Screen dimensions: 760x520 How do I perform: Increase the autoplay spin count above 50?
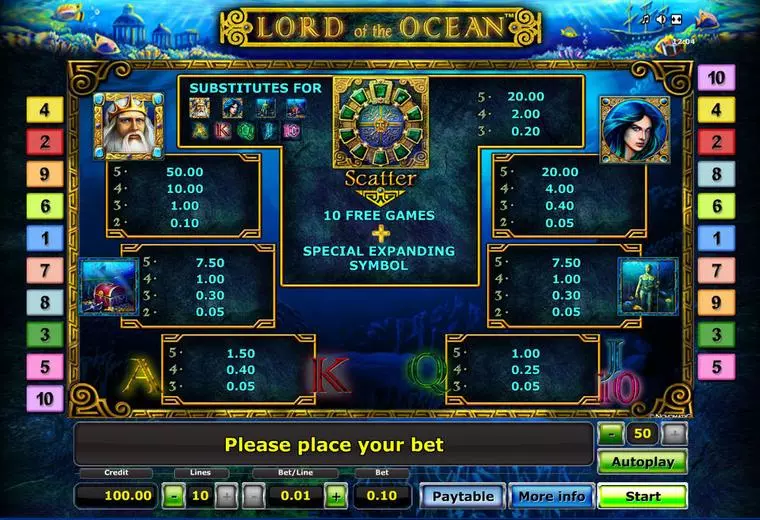675,433
